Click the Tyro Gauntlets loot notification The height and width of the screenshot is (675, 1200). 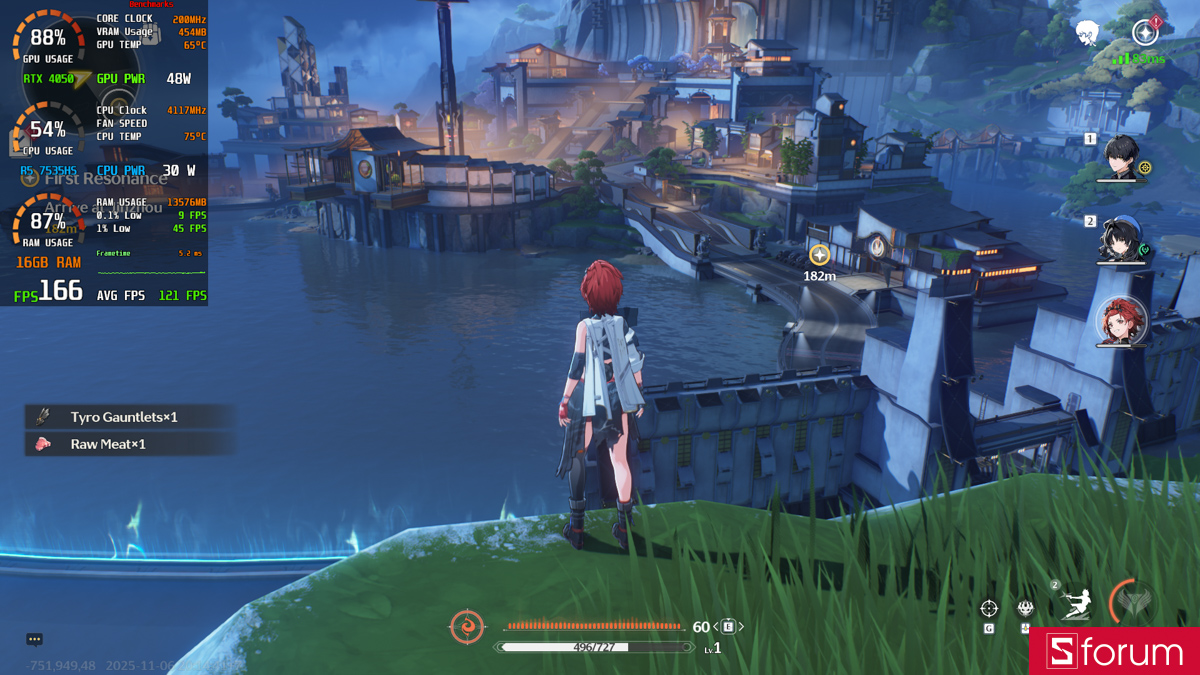[123, 417]
